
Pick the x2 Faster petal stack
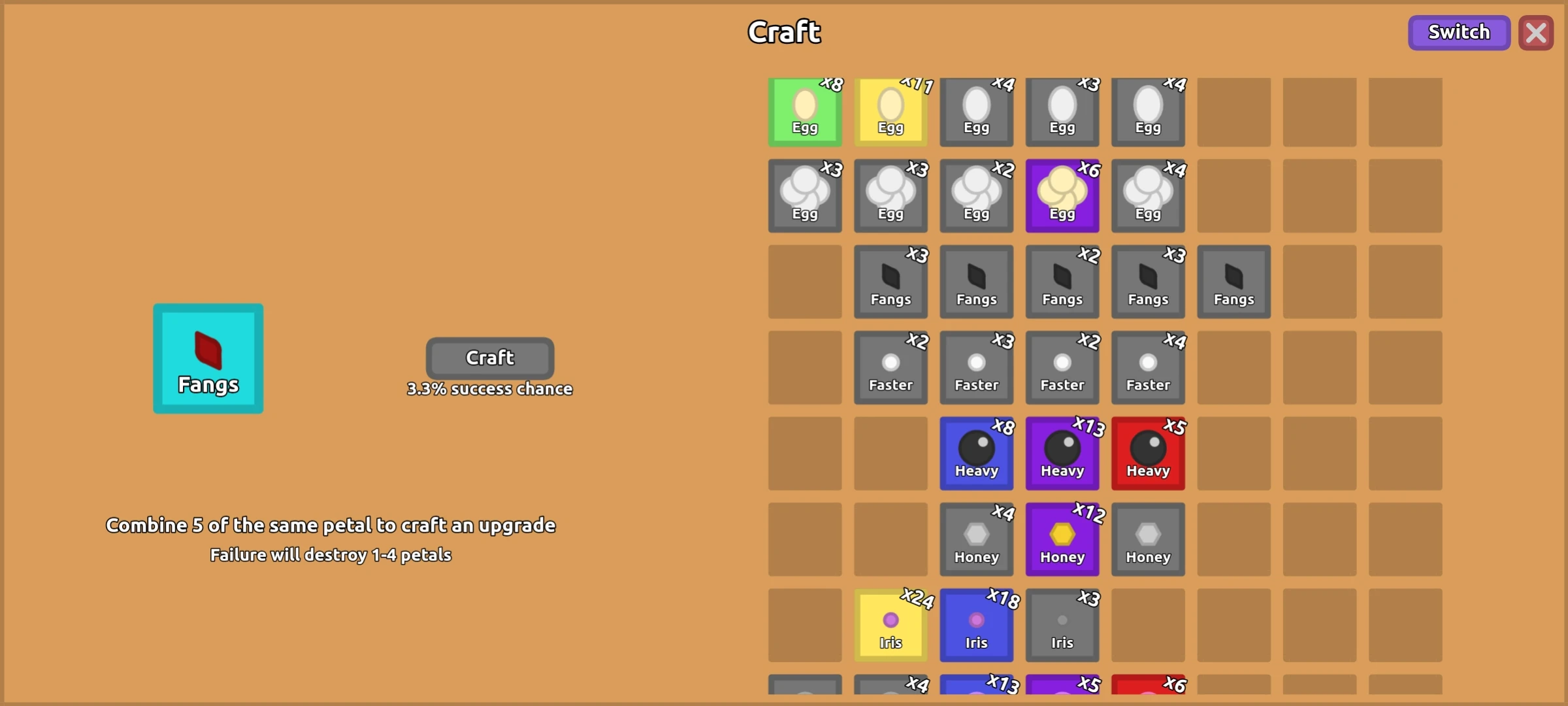click(x=890, y=367)
